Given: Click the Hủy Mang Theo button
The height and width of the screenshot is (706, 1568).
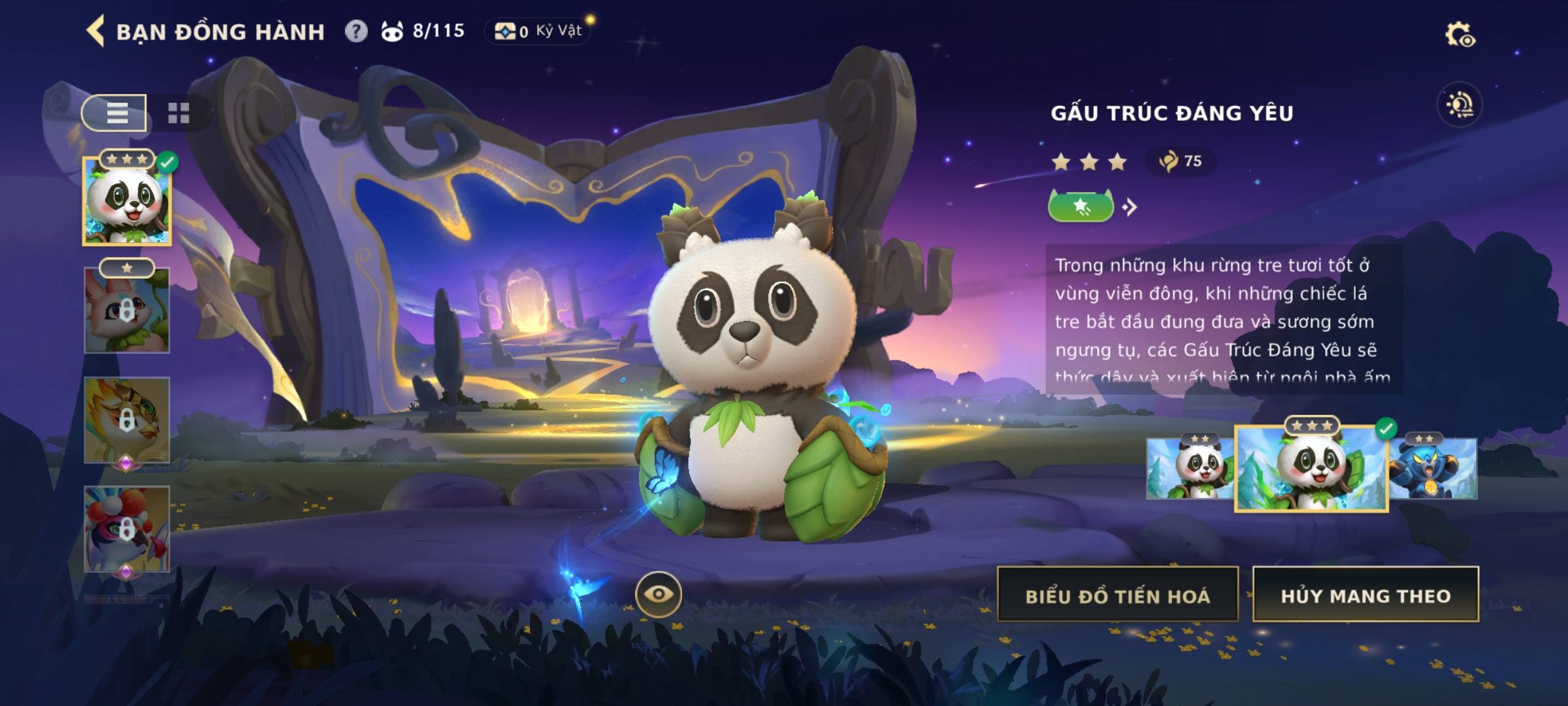Looking at the screenshot, I should [1365, 596].
